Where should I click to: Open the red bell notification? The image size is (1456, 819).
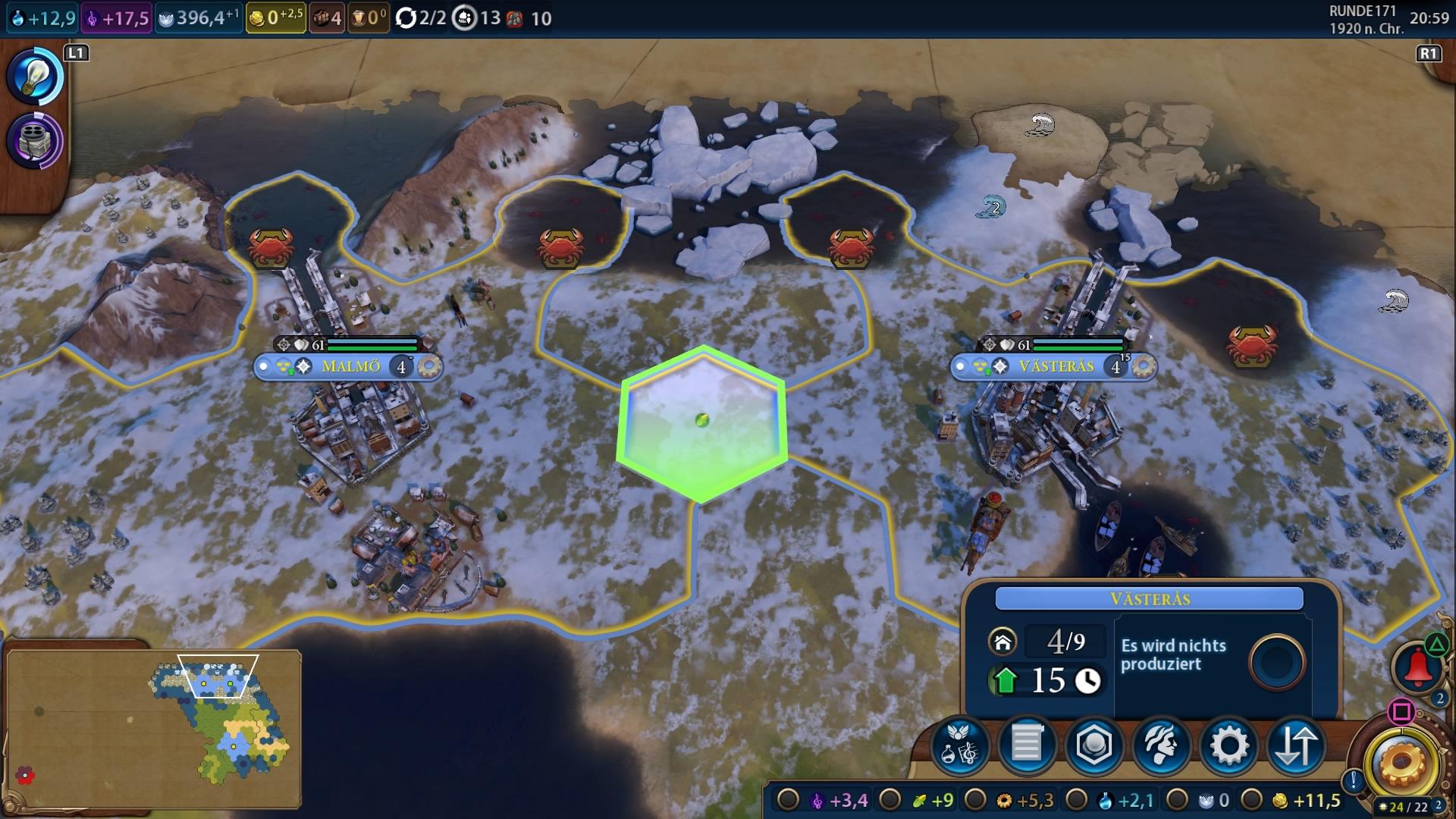1417,668
